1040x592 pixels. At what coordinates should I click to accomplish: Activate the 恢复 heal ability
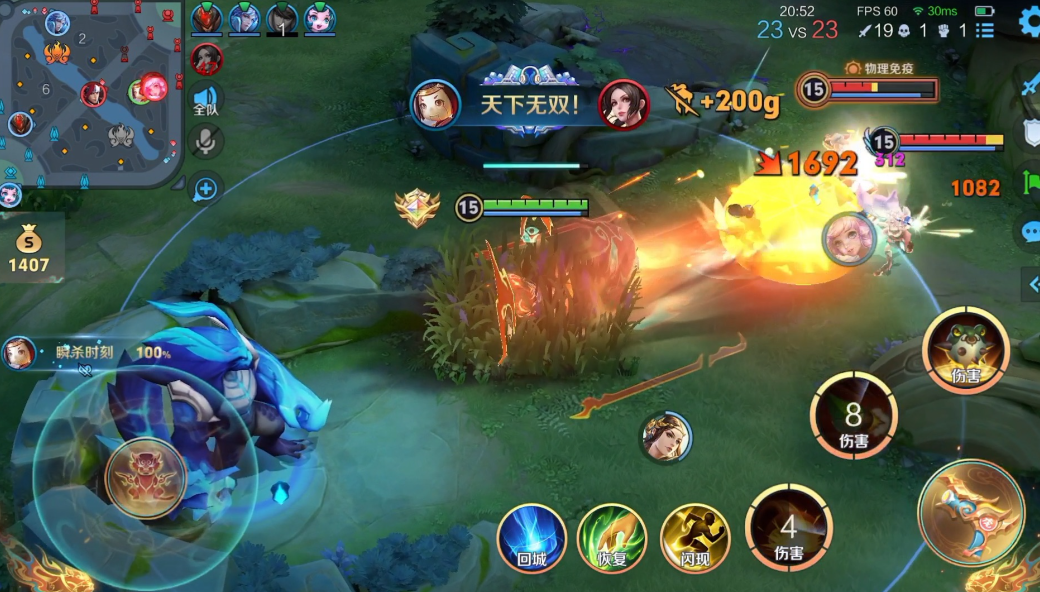point(612,538)
